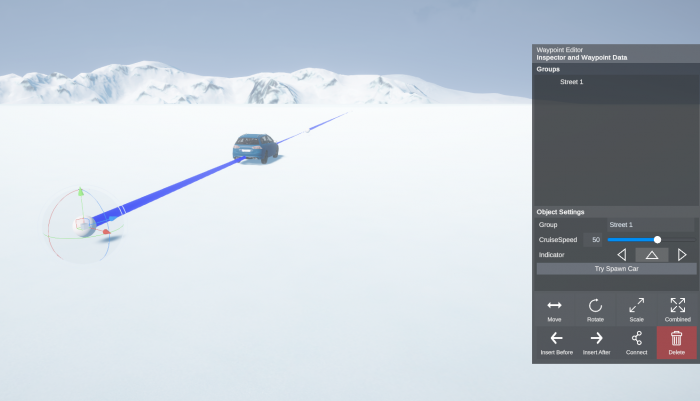Image resolution: width=700 pixels, height=401 pixels.
Task: Switch to the Scale tool
Action: pos(636,309)
